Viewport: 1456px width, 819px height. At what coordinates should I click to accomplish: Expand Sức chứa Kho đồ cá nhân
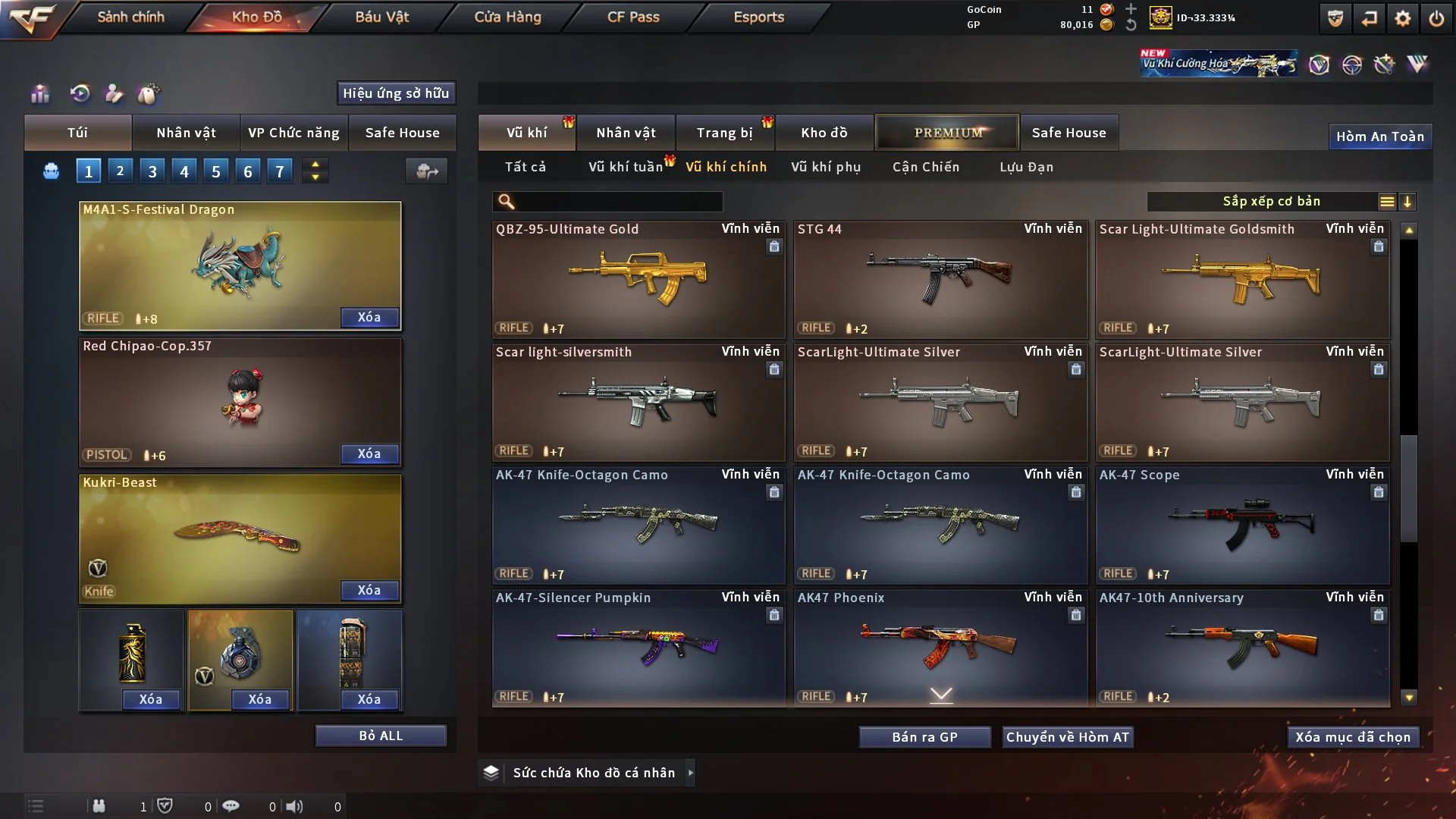(690, 773)
